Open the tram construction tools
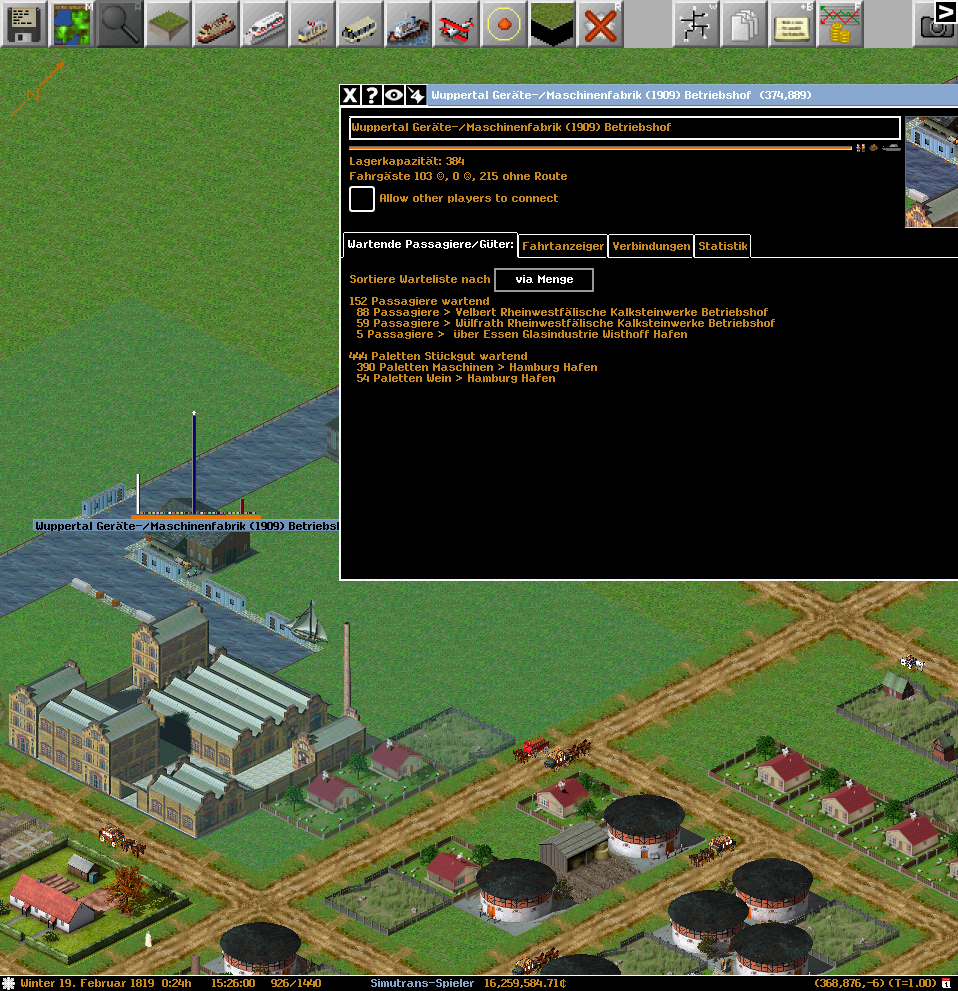958x991 pixels. coord(312,23)
